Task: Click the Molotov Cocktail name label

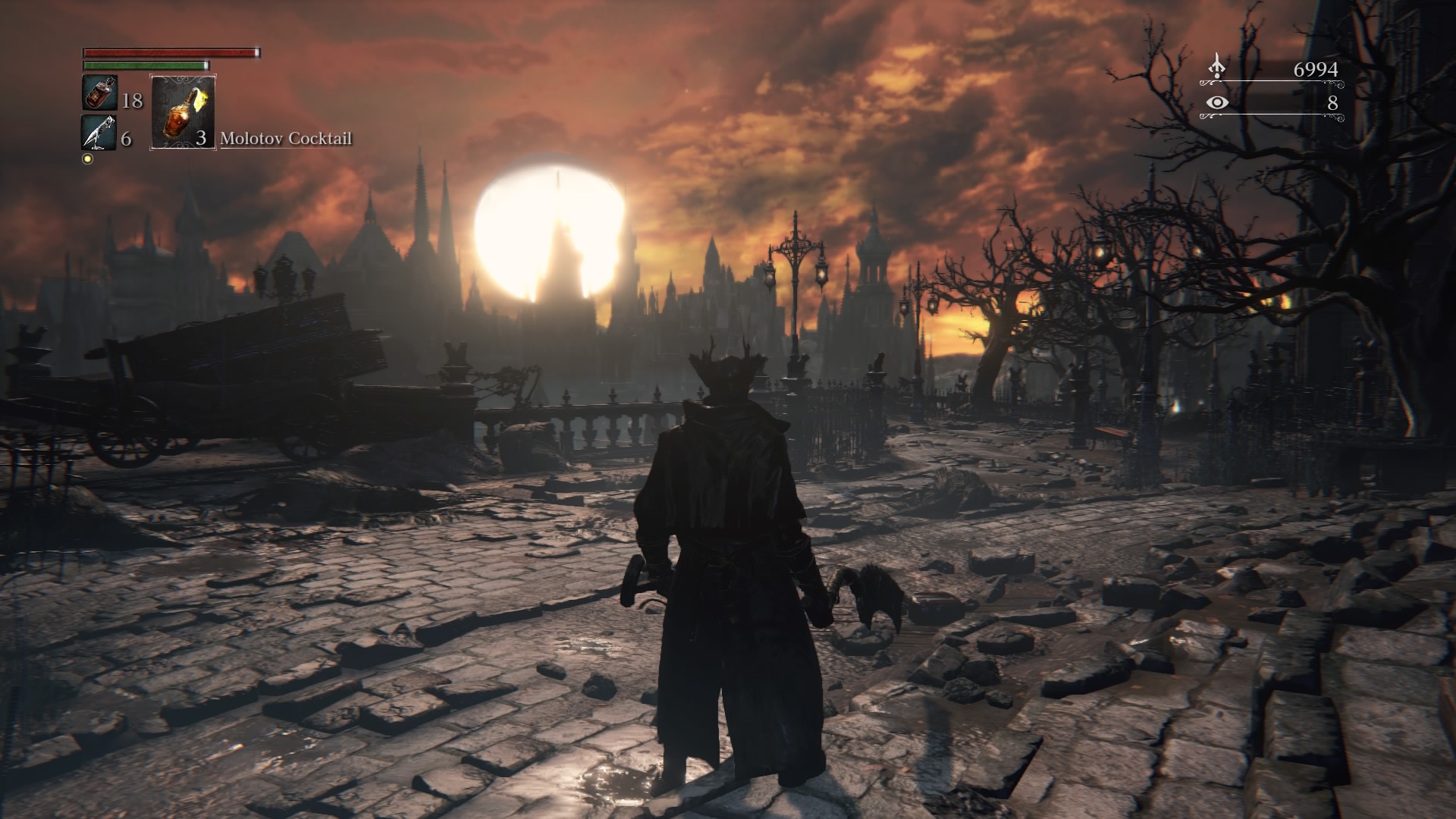Action: click(287, 139)
